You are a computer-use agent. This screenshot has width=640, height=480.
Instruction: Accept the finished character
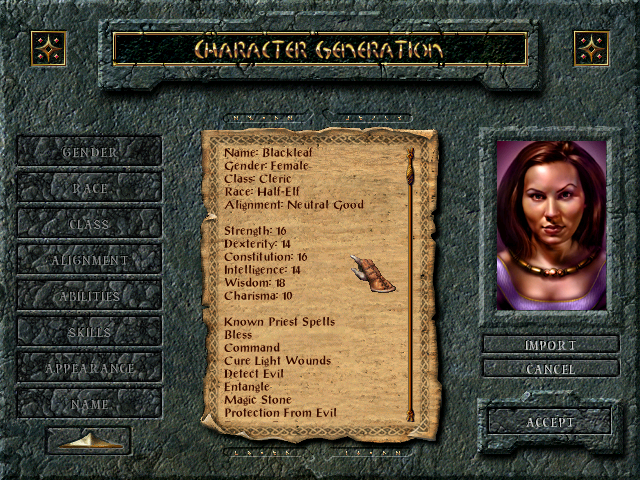(550, 422)
